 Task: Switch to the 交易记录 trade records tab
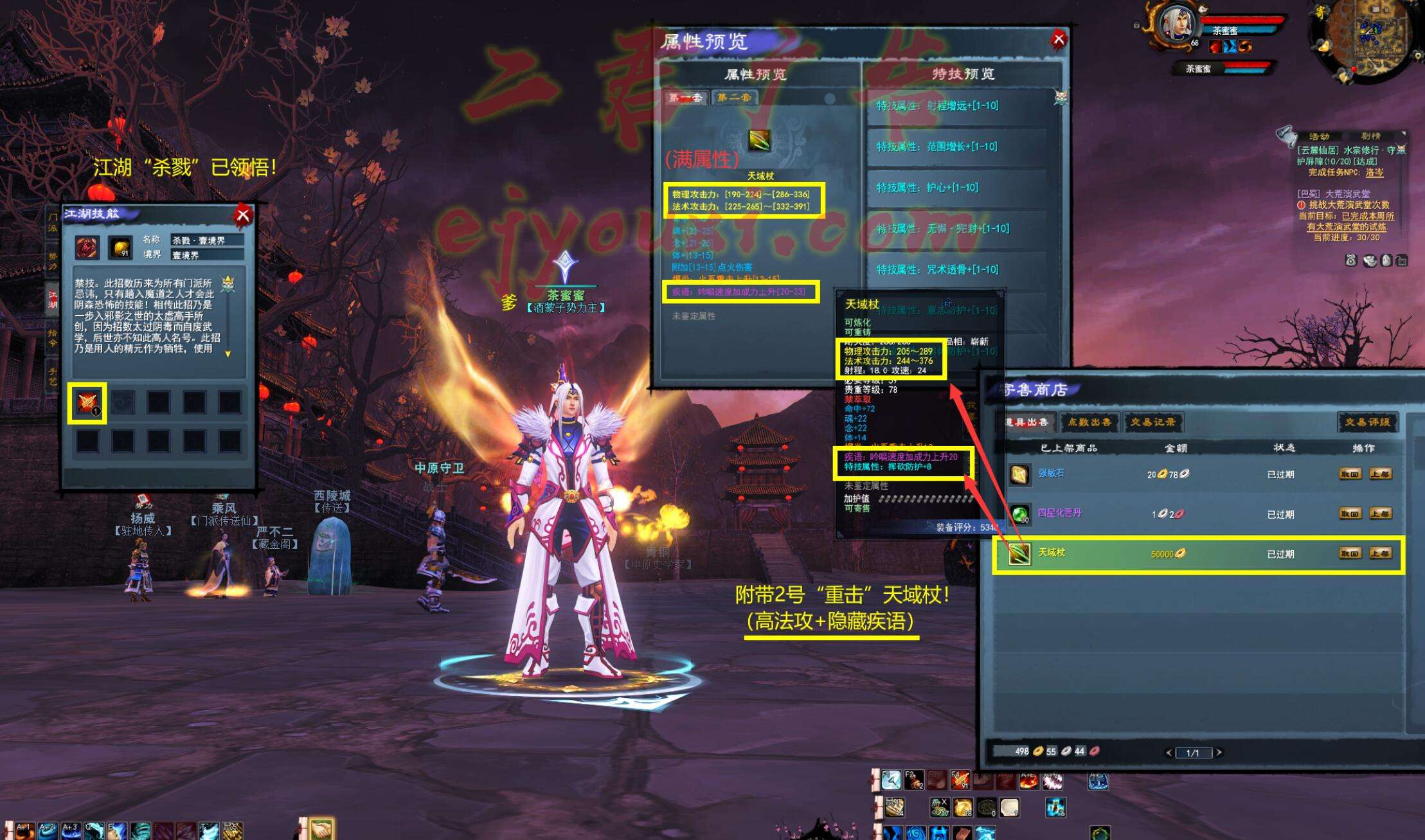tap(1152, 422)
